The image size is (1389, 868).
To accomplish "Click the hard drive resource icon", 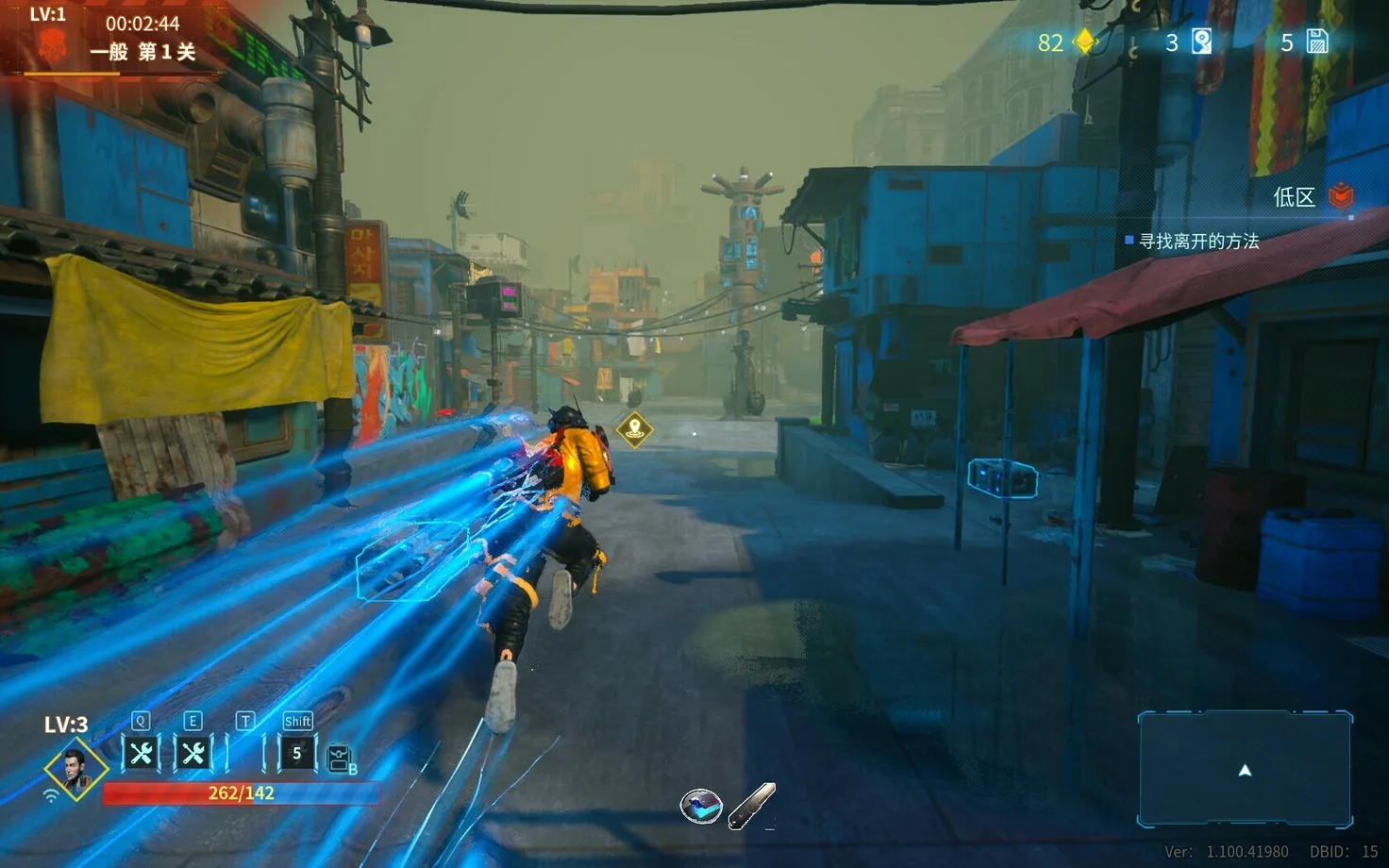I will [x=1201, y=42].
